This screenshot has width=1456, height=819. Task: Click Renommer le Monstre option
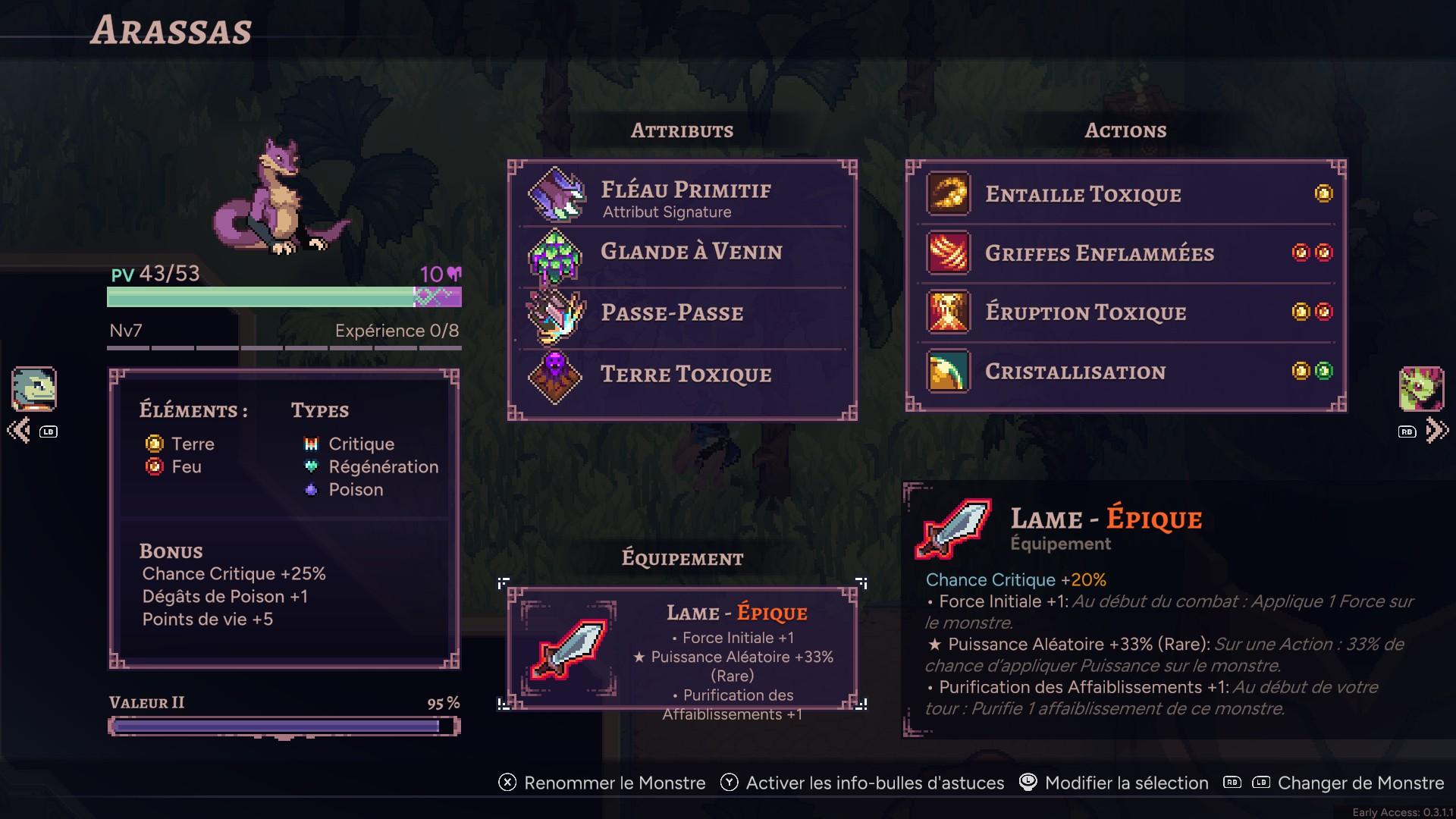pyautogui.click(x=602, y=783)
